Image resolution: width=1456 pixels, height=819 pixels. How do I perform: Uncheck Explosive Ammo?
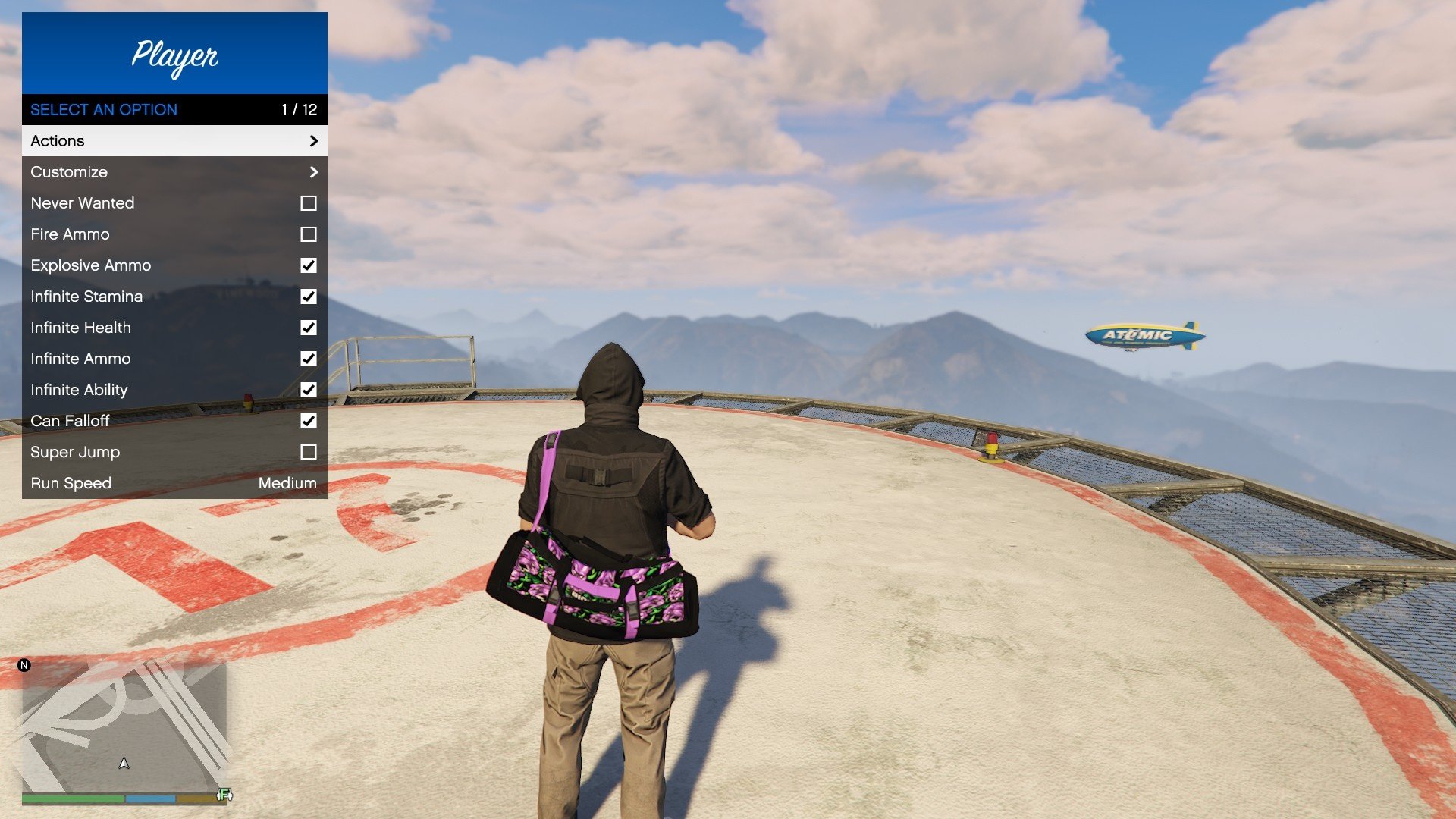308,265
